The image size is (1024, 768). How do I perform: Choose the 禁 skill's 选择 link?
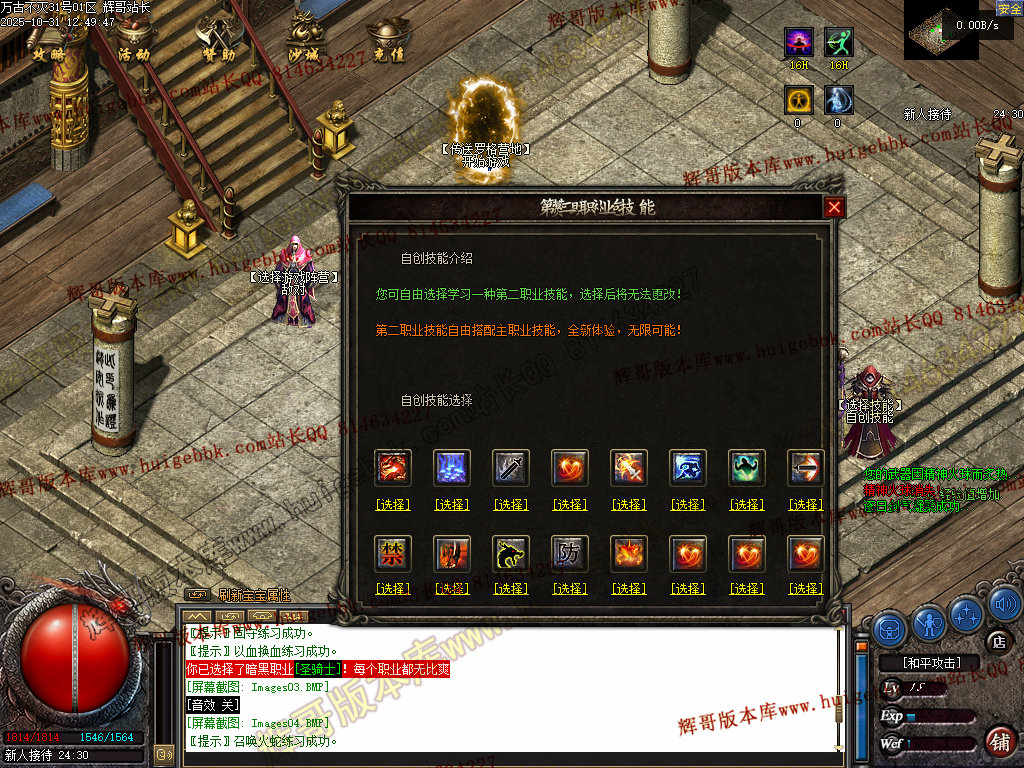pyautogui.click(x=393, y=589)
